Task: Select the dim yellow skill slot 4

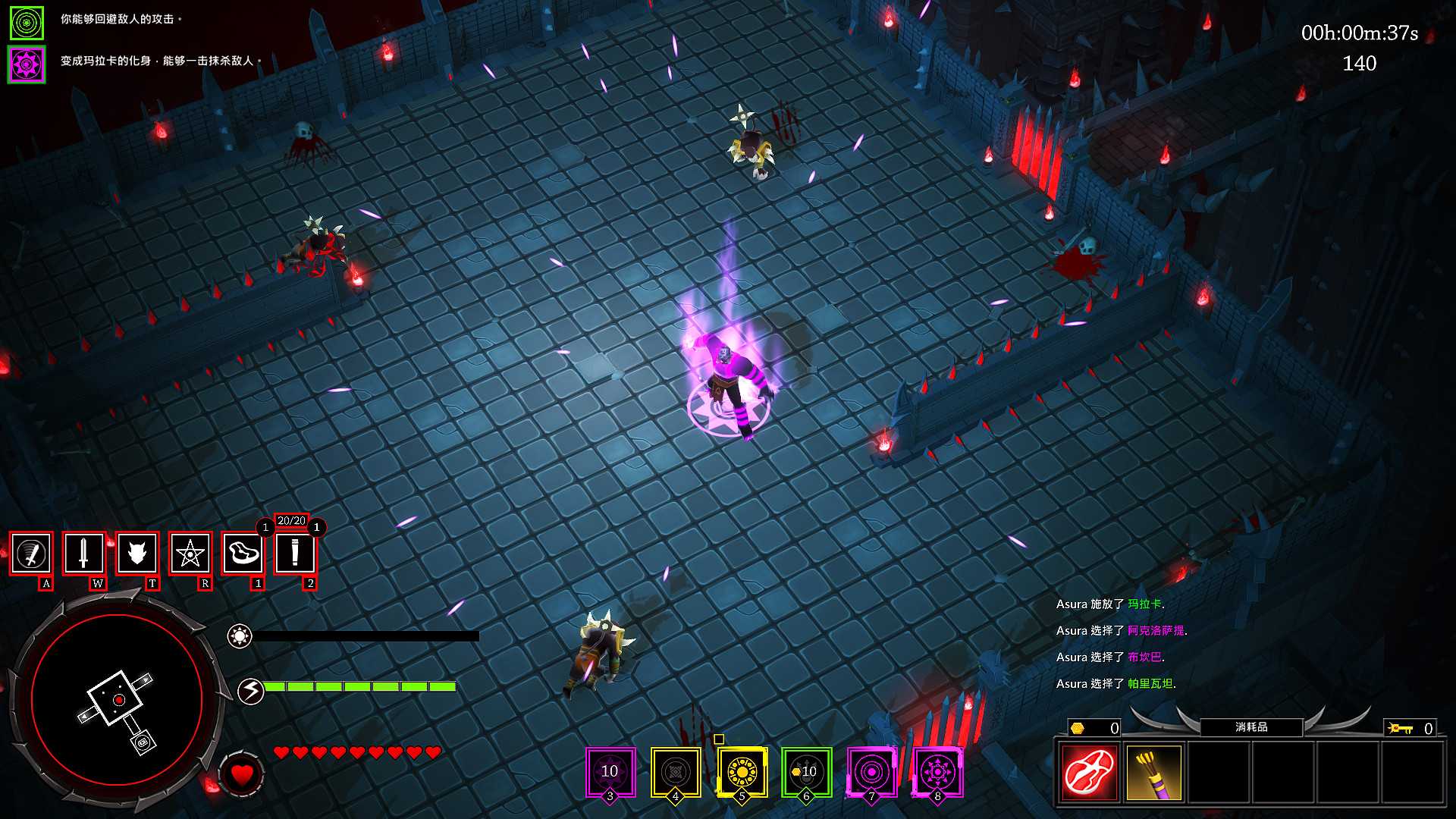Action: [x=676, y=772]
